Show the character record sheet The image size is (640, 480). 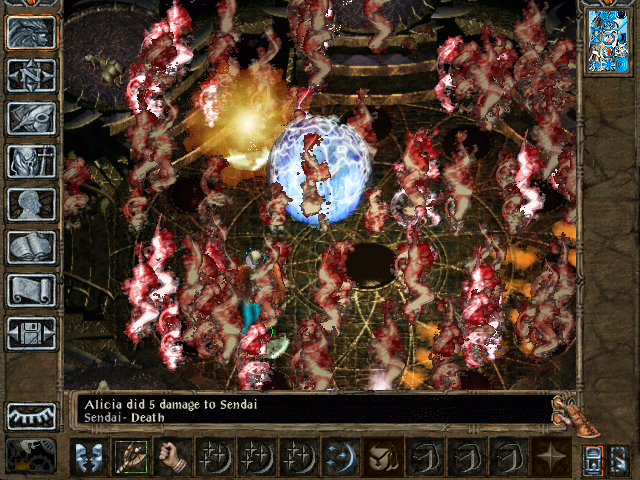tap(32, 204)
